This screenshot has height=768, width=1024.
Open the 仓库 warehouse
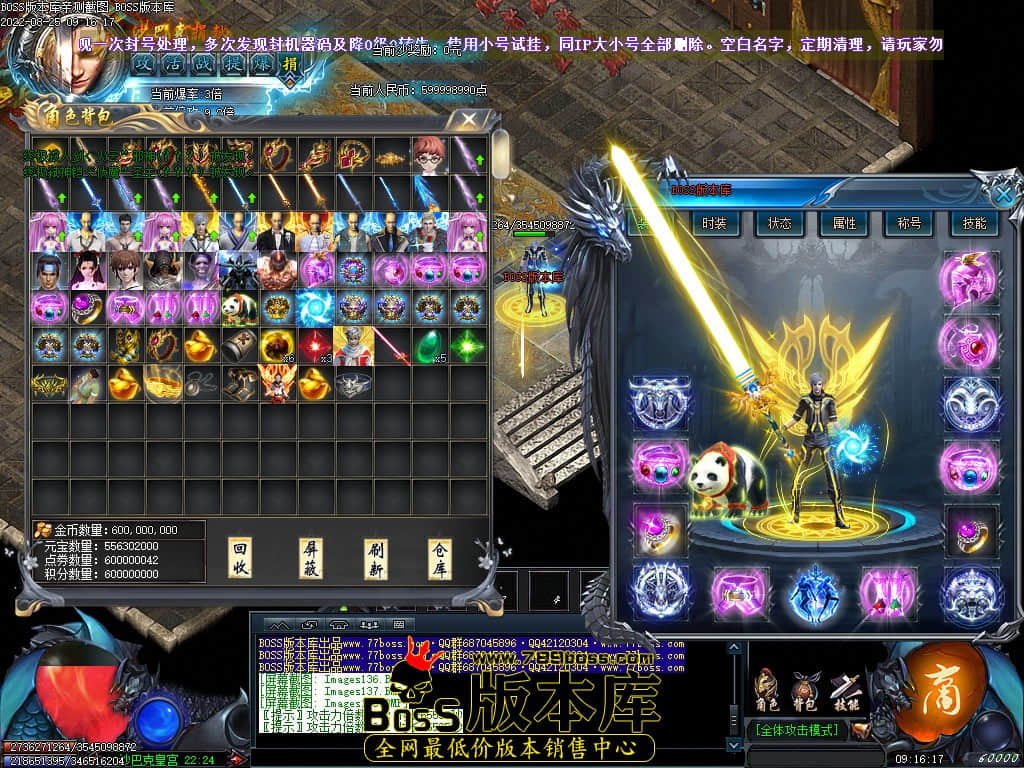tap(441, 558)
